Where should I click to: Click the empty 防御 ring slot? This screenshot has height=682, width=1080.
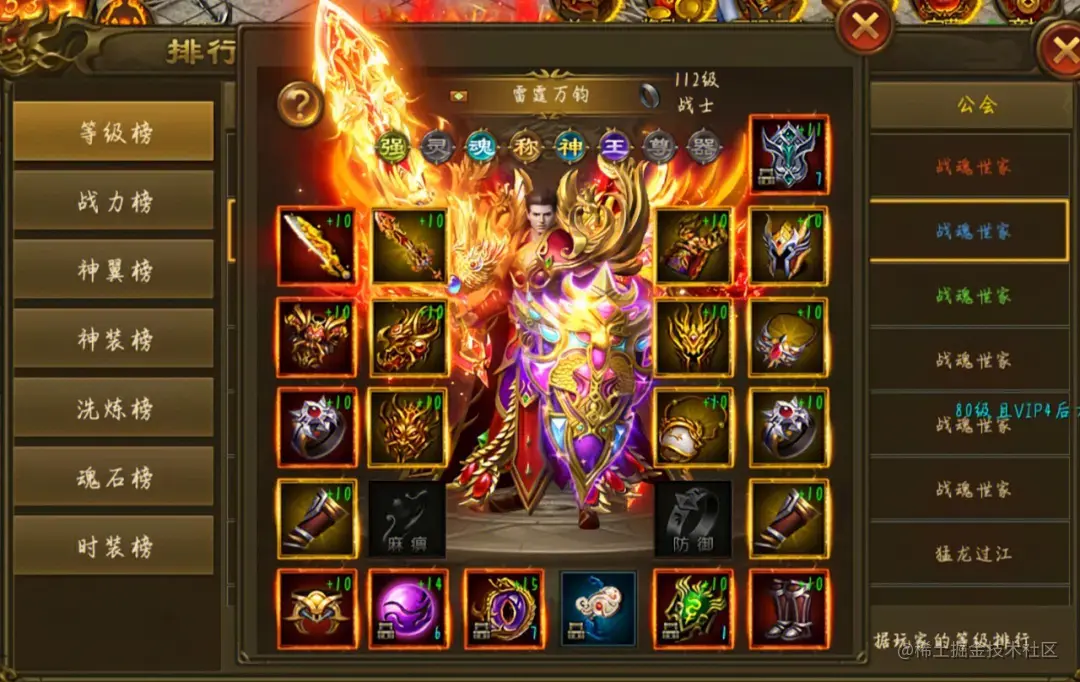point(693,519)
